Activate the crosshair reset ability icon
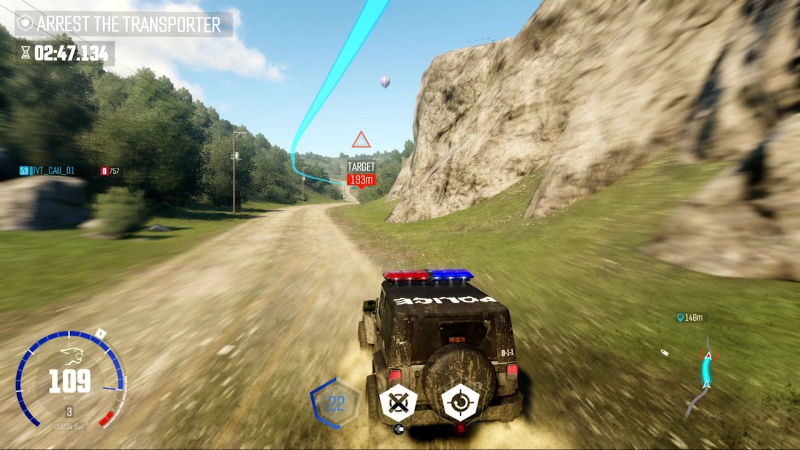The width and height of the screenshot is (800, 450). [461, 402]
